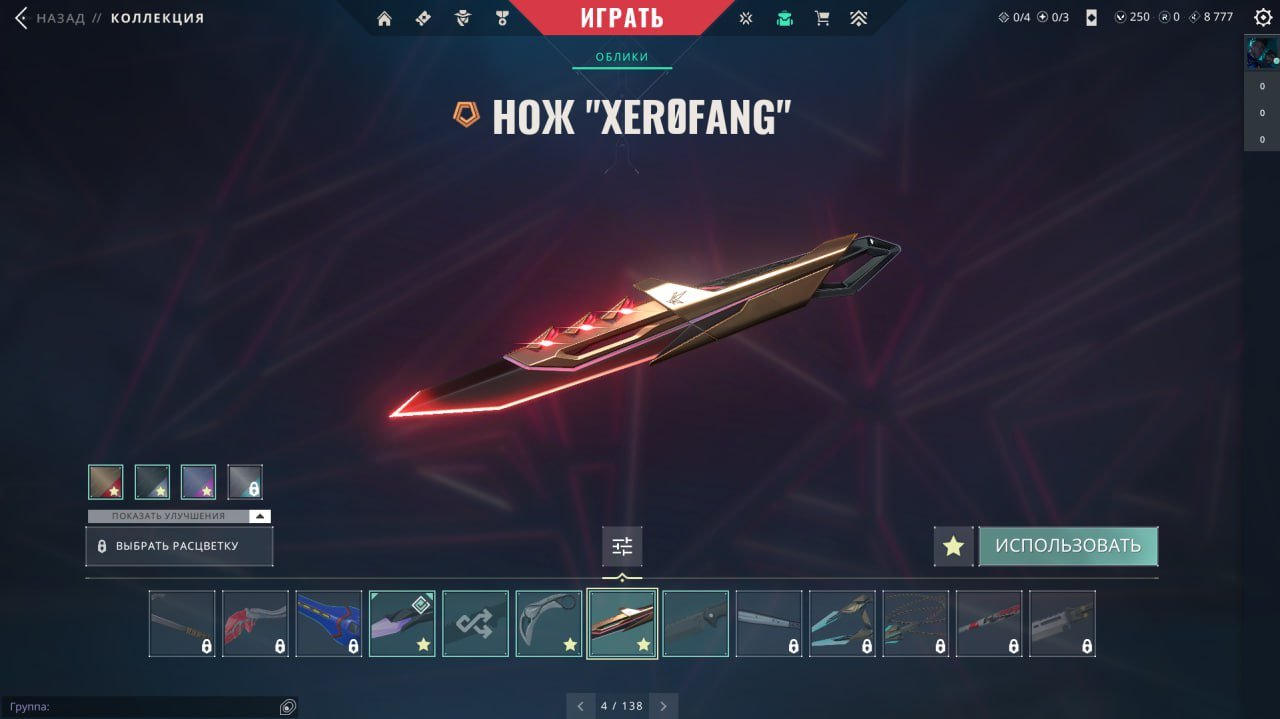Toggle the favorite star button
This screenshot has height=719, width=1280.
click(953, 546)
